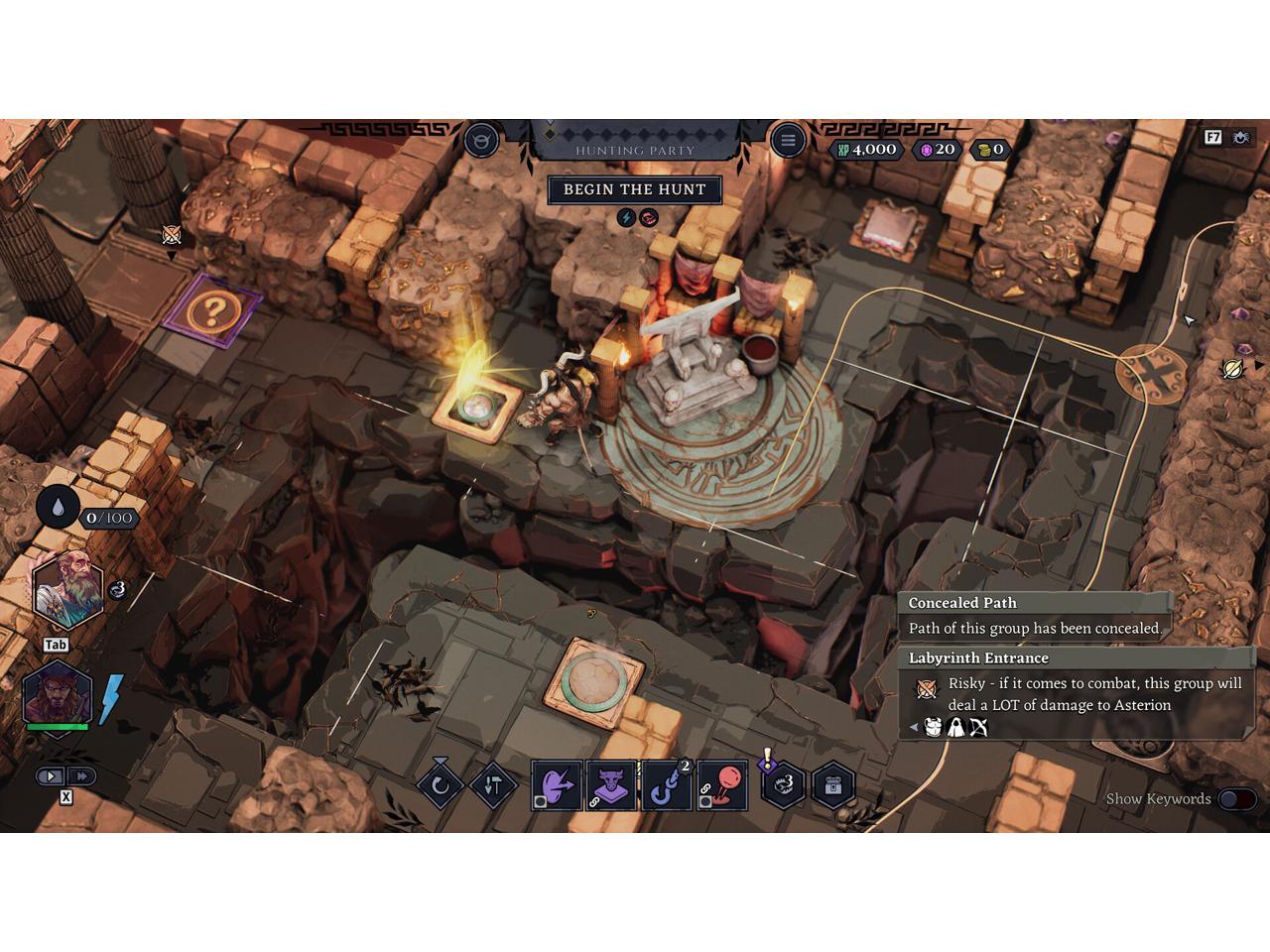1270x952 pixels.
Task: Click the spider bug report icon
Action: click(x=1241, y=138)
